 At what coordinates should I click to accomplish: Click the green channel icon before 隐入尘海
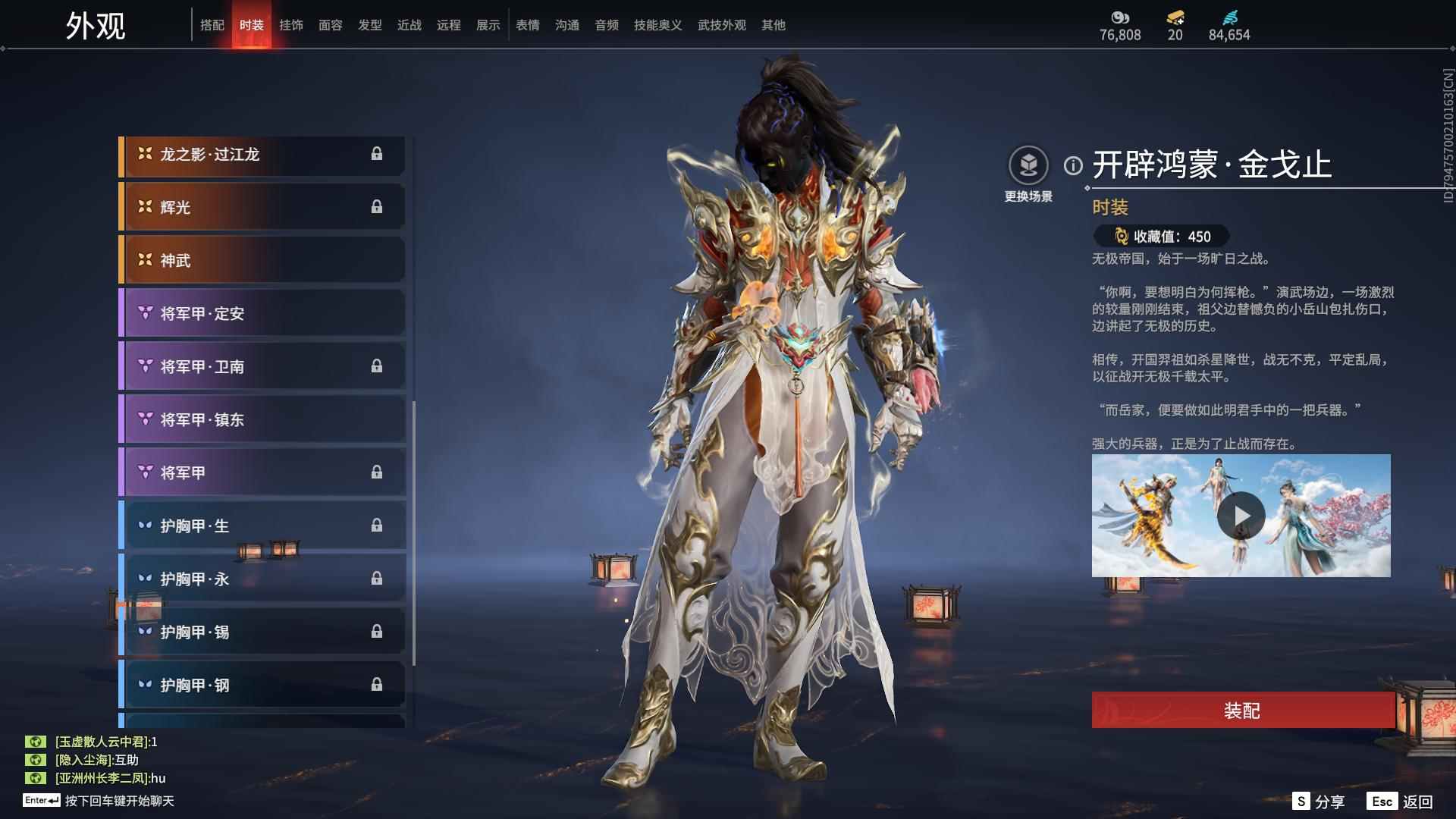[x=36, y=758]
